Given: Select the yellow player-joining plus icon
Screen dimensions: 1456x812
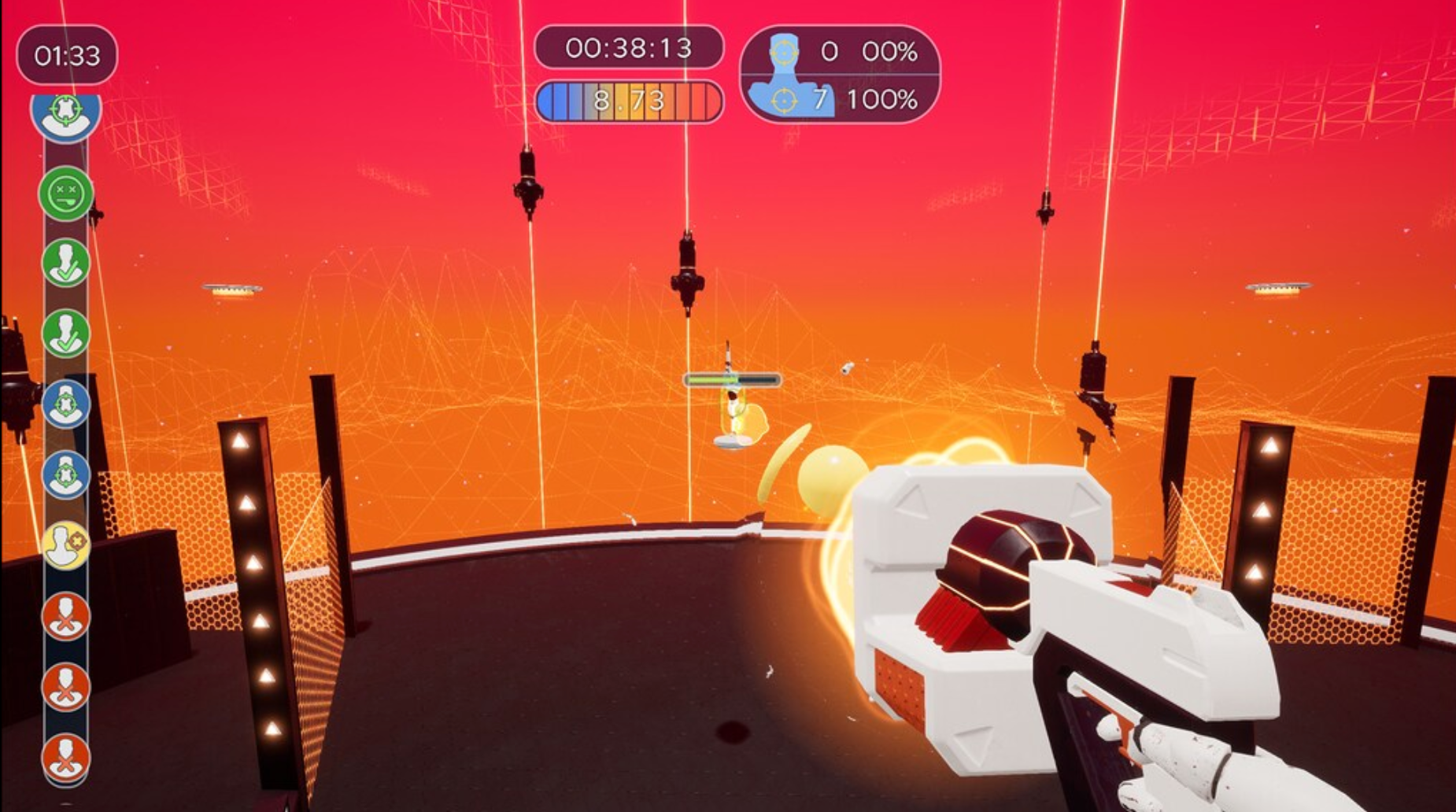Looking at the screenshot, I should point(67,543).
